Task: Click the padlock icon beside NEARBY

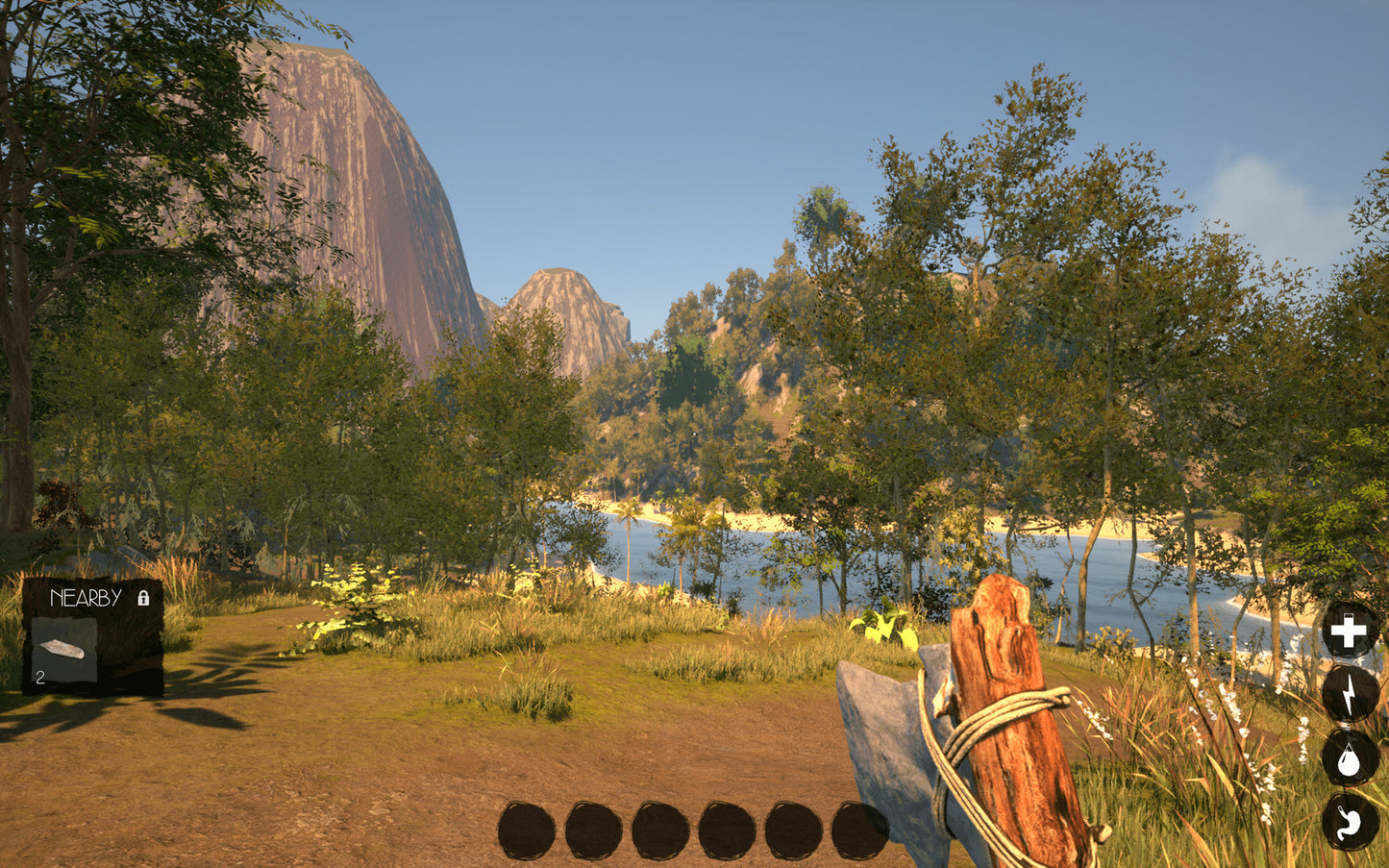Action: (x=144, y=599)
